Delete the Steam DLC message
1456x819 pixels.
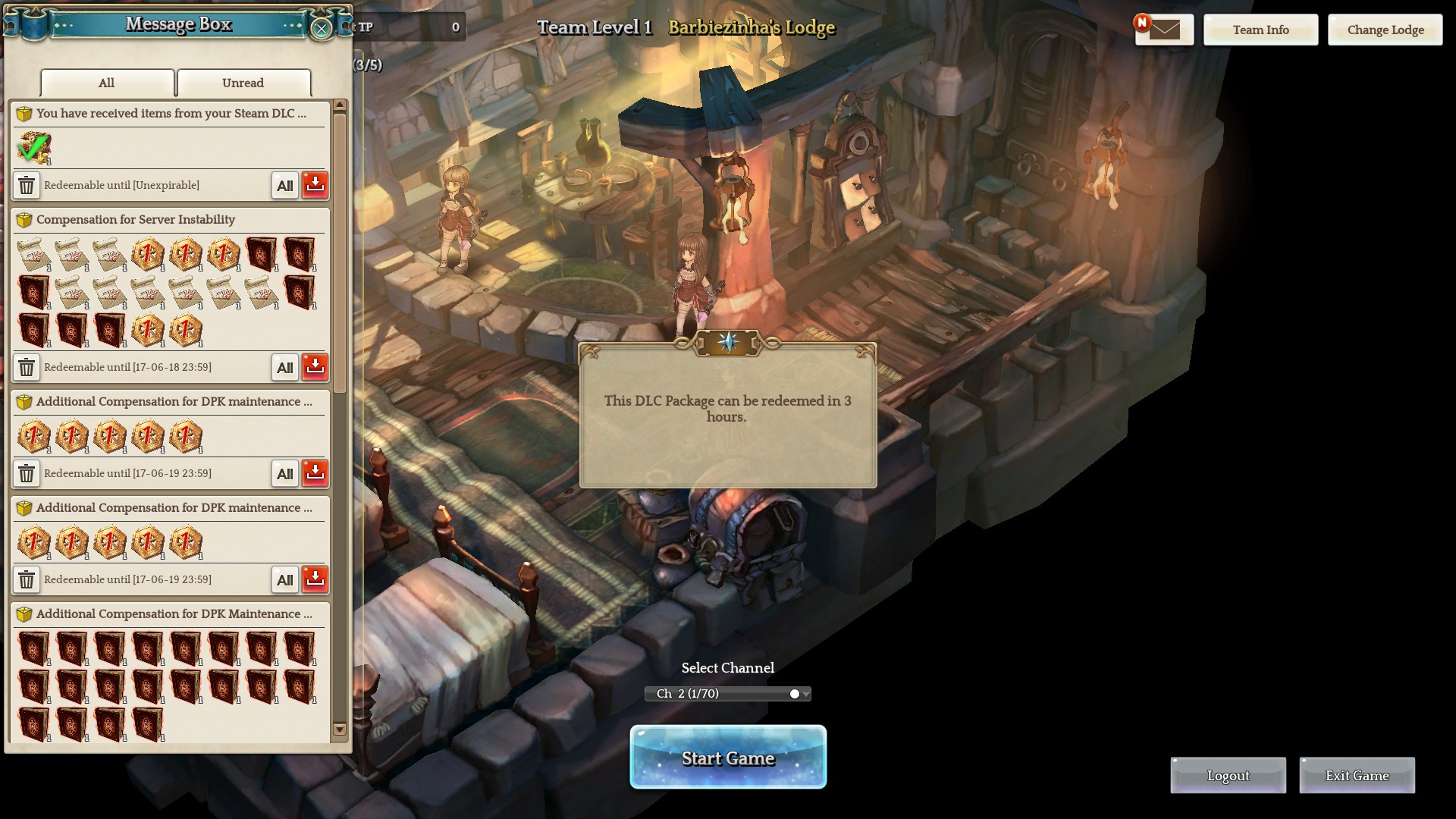(27, 185)
